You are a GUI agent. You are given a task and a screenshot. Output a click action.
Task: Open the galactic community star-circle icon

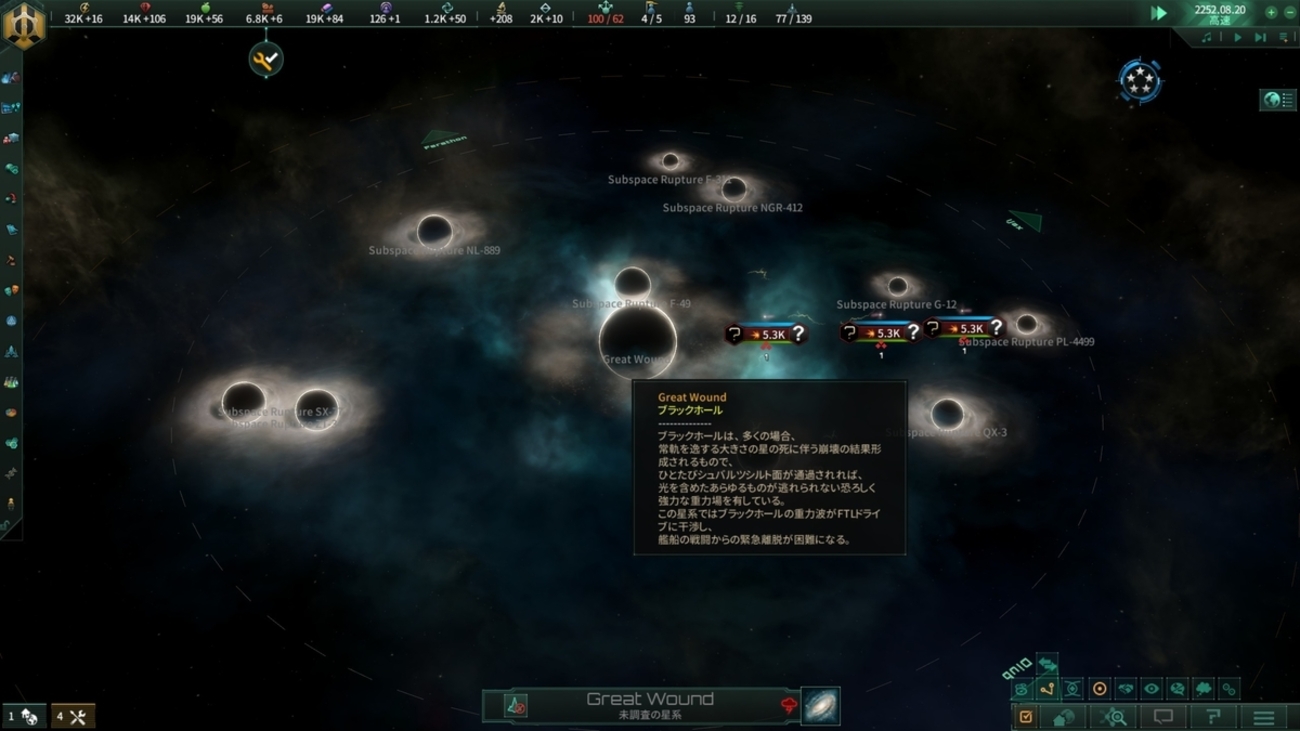1139,81
